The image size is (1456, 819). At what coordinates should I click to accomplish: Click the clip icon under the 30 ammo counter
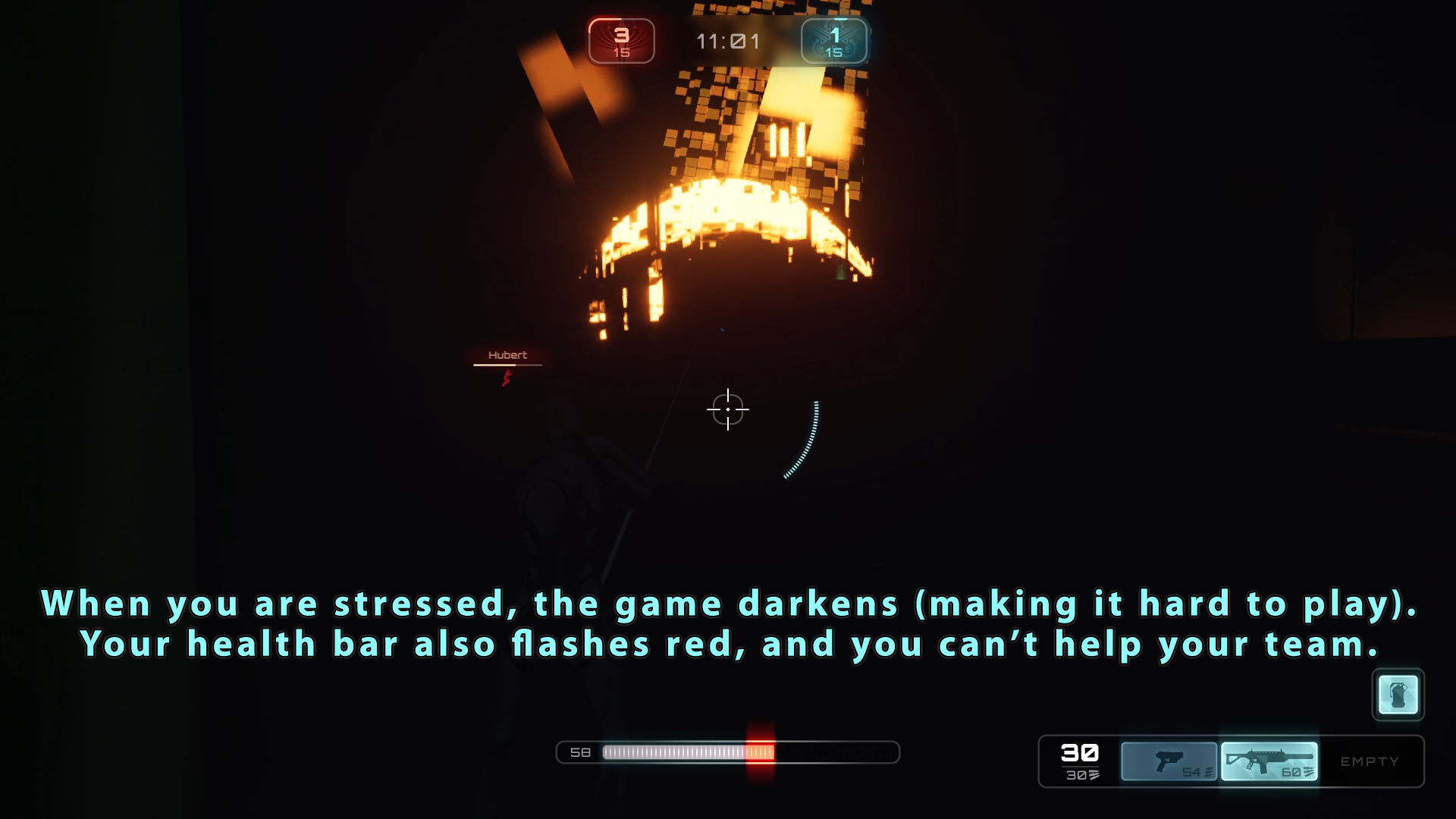click(x=1094, y=775)
